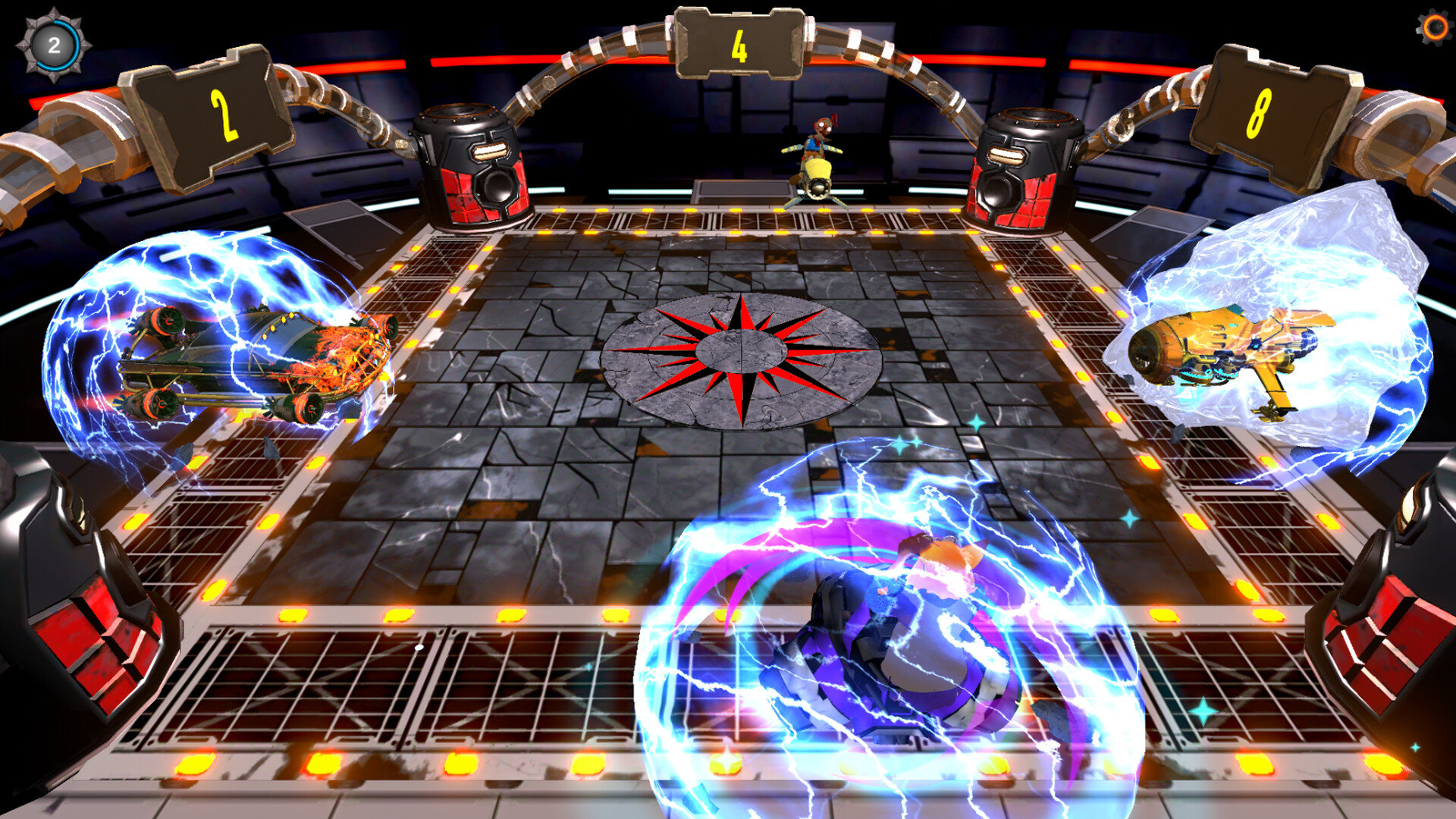1456x819 pixels.
Task: Open the settings gear icon
Action: [1436, 28]
